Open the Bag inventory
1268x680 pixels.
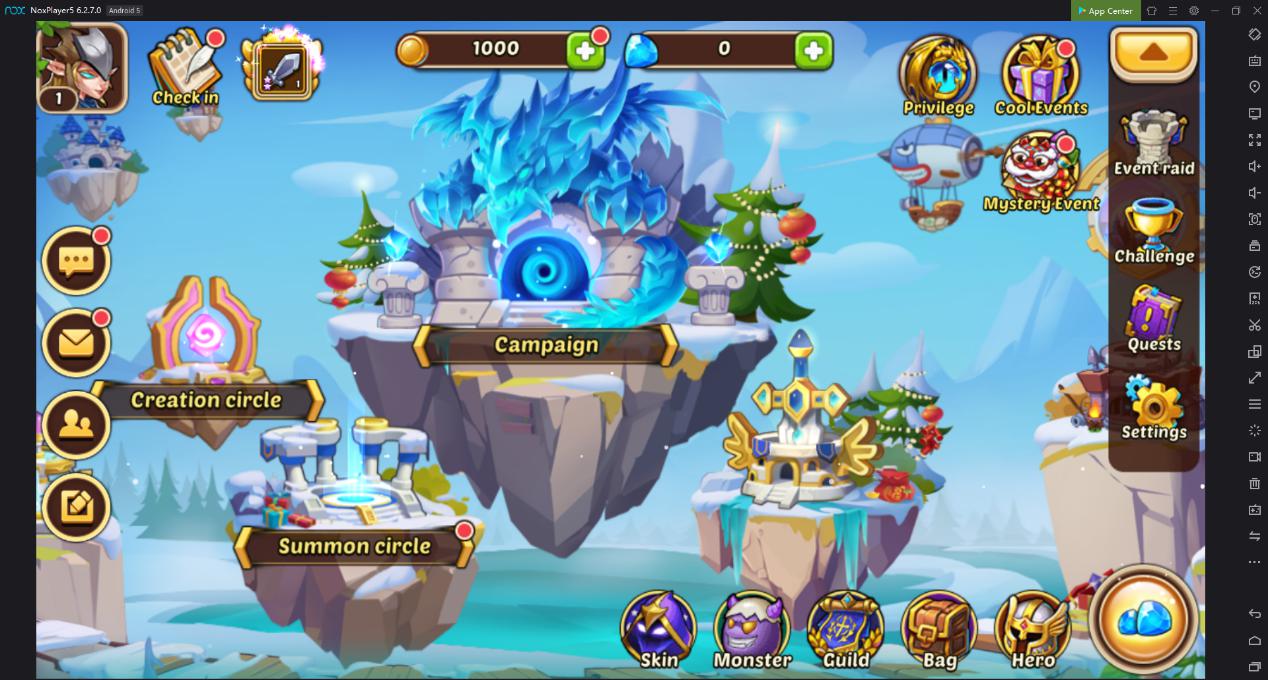939,630
